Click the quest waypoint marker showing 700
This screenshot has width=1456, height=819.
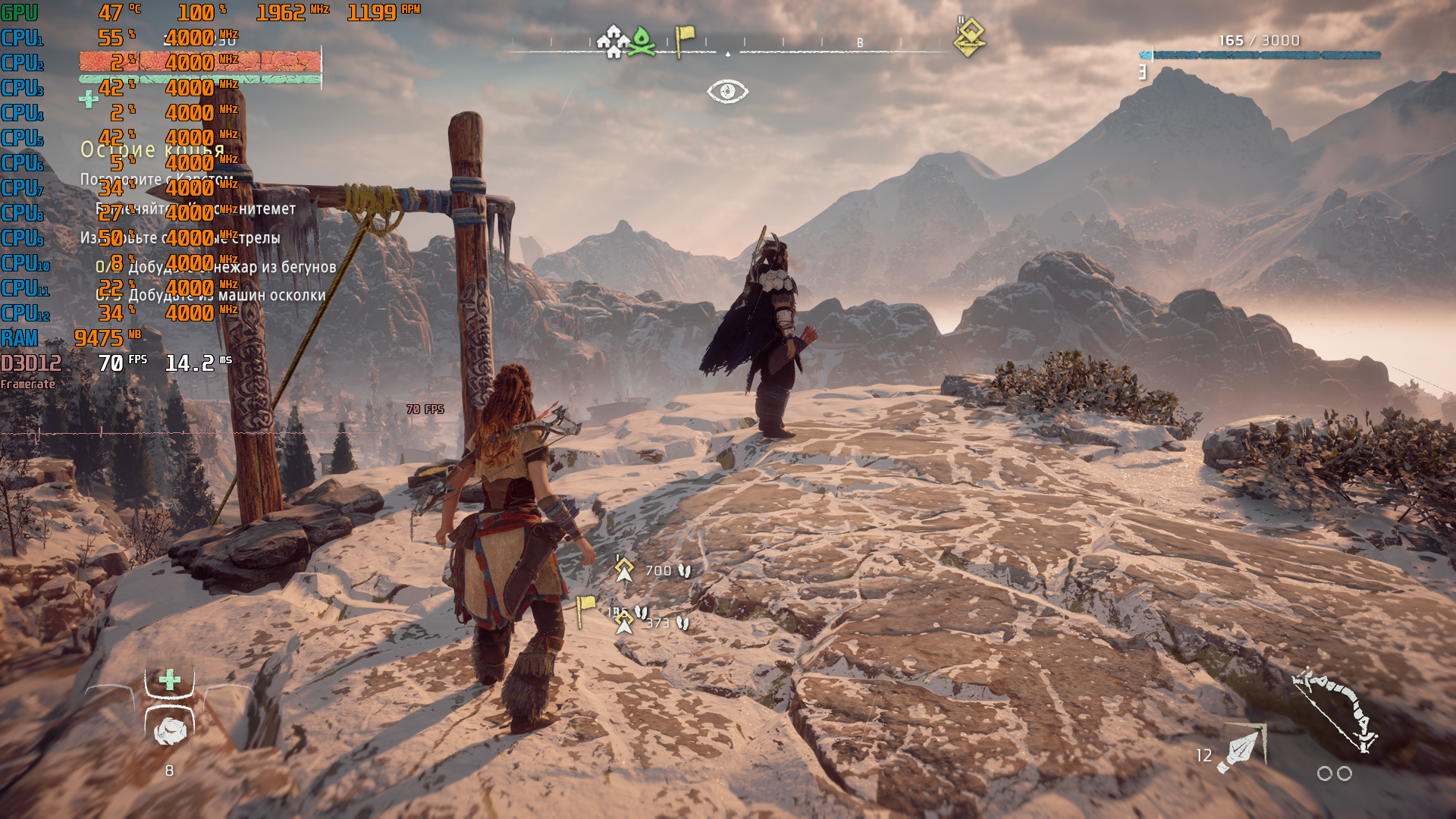(624, 569)
